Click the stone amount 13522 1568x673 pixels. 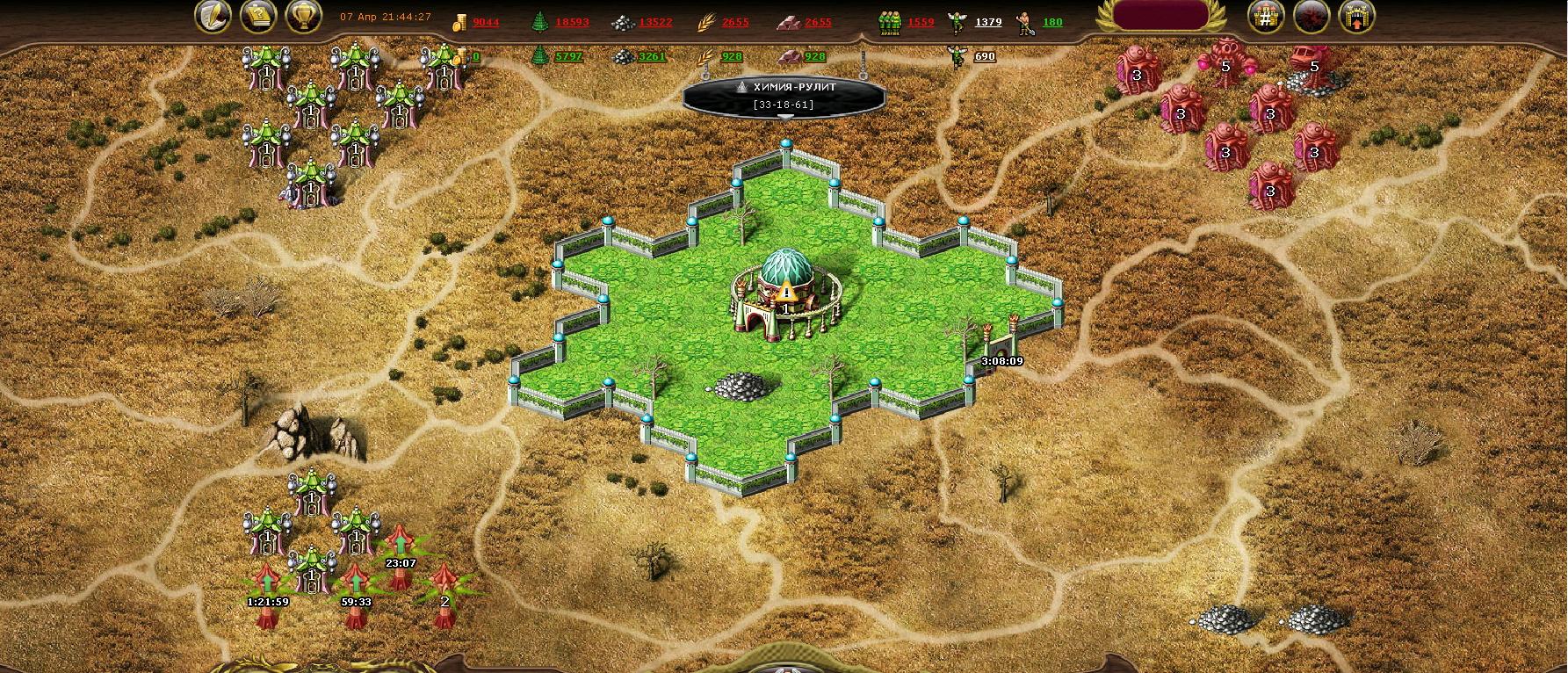655,22
